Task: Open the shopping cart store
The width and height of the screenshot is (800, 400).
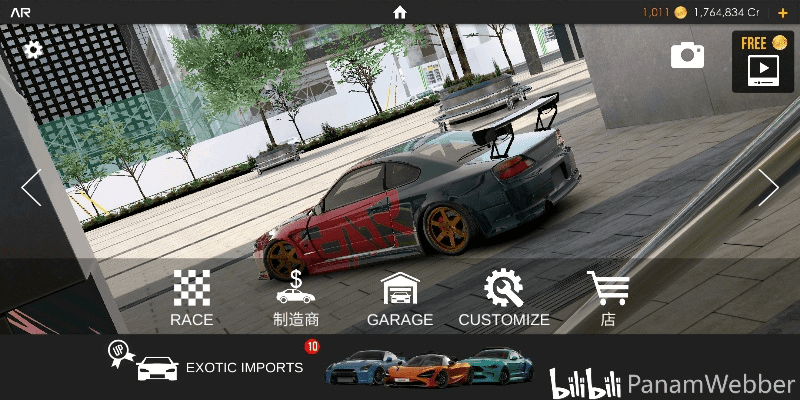Action: point(607,299)
